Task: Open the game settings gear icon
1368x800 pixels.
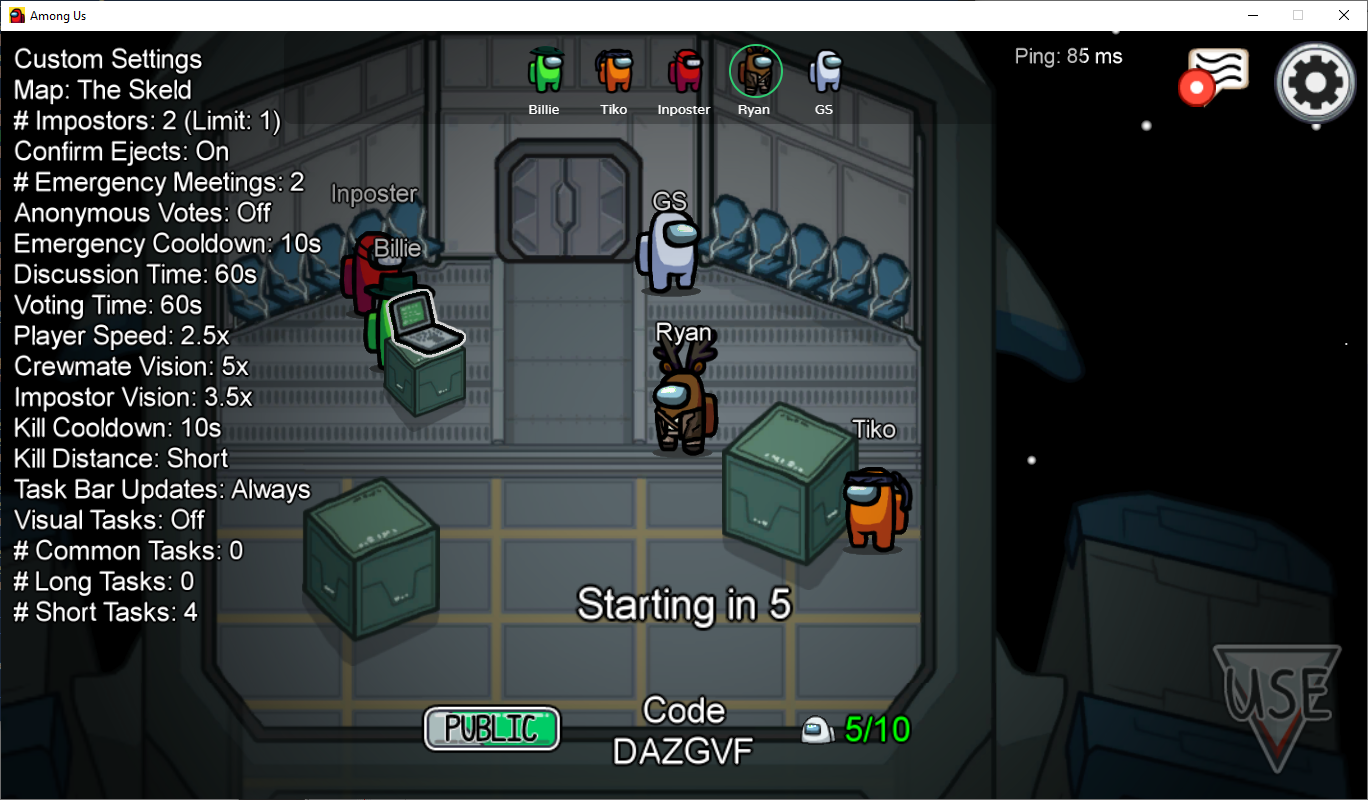Action: point(1315,81)
